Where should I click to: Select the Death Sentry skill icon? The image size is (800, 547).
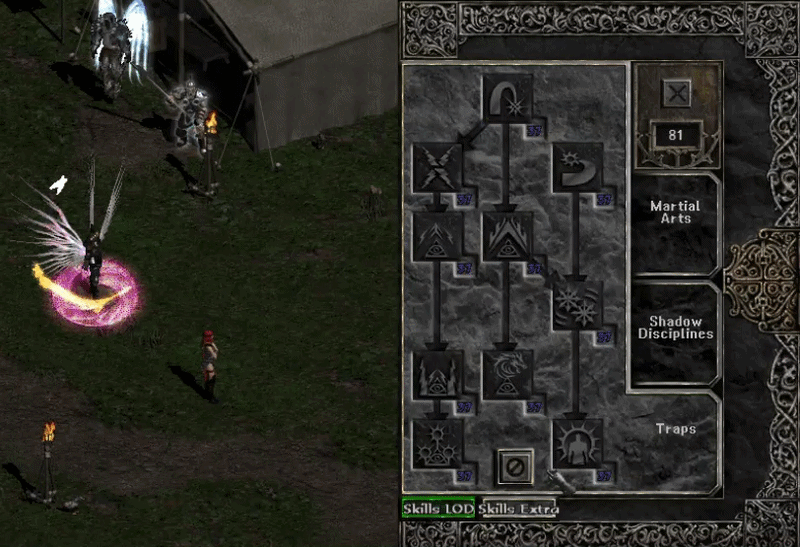(x=438, y=443)
